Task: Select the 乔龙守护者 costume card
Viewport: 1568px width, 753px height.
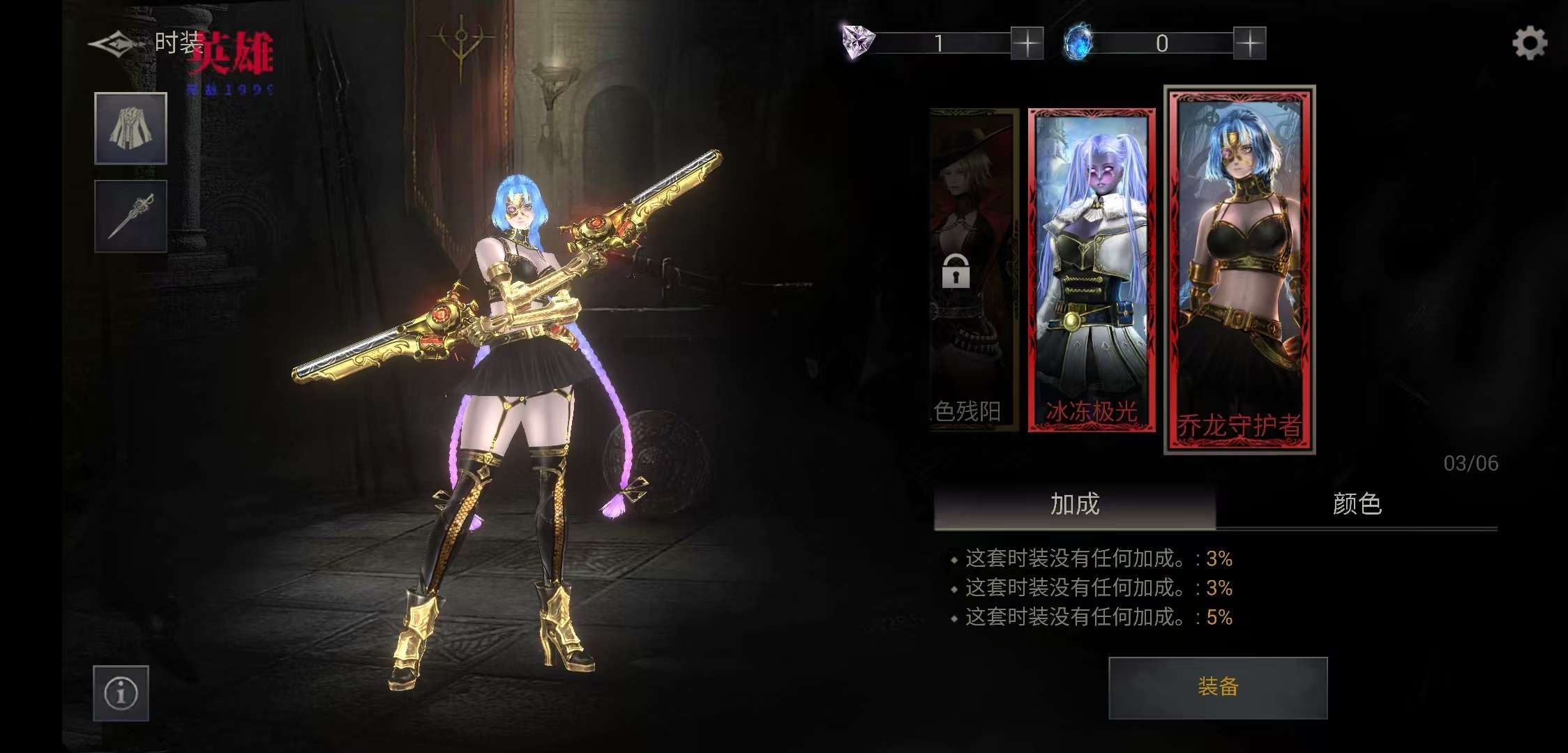Action: 1239,271
